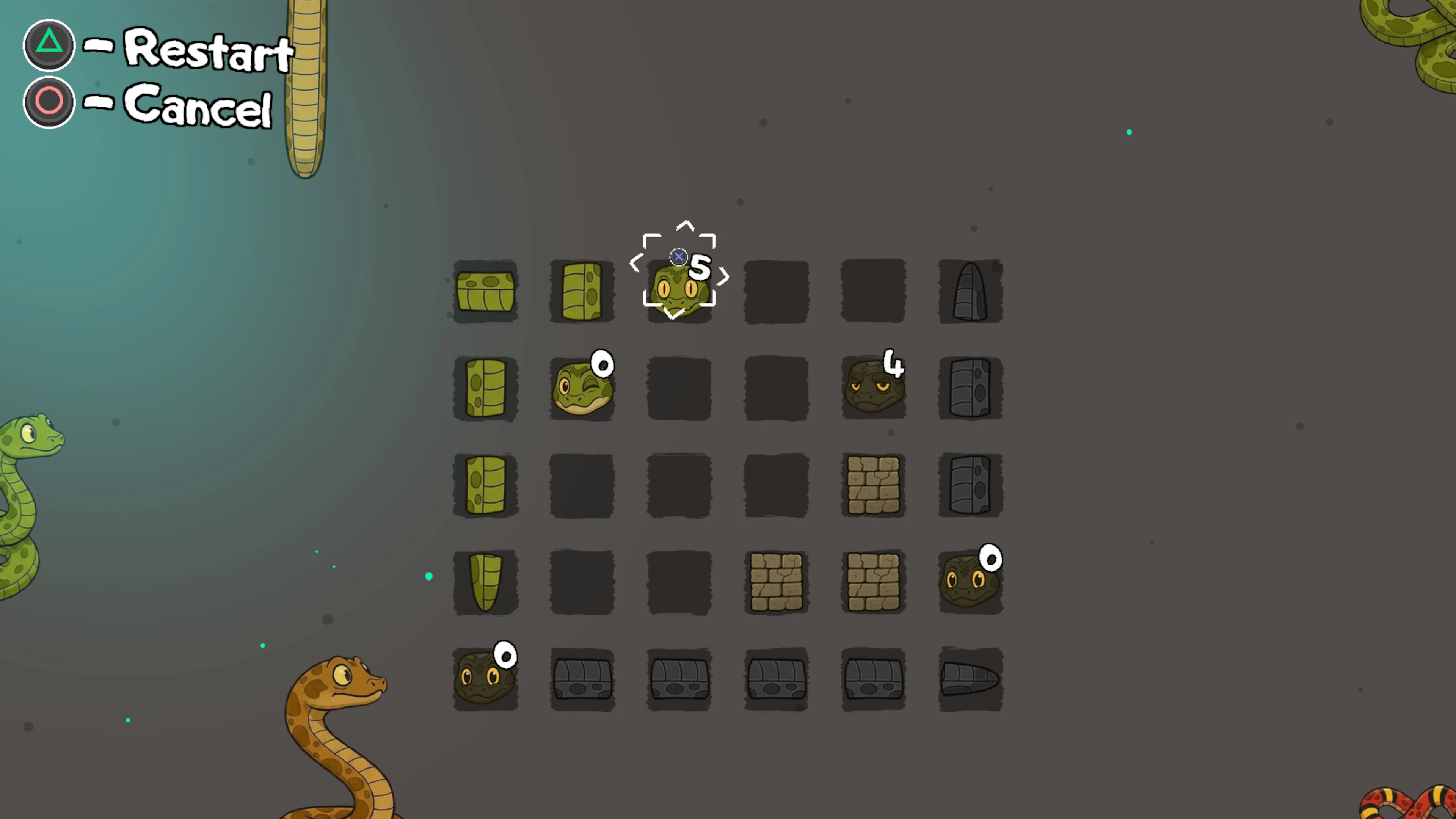
Task: Select the grey tail piece at bottom-right
Action: click(x=971, y=678)
